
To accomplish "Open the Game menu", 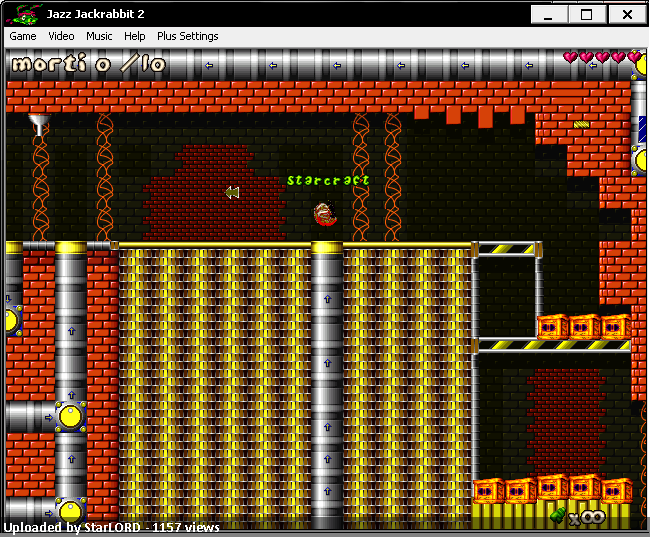I will click(x=23, y=36).
